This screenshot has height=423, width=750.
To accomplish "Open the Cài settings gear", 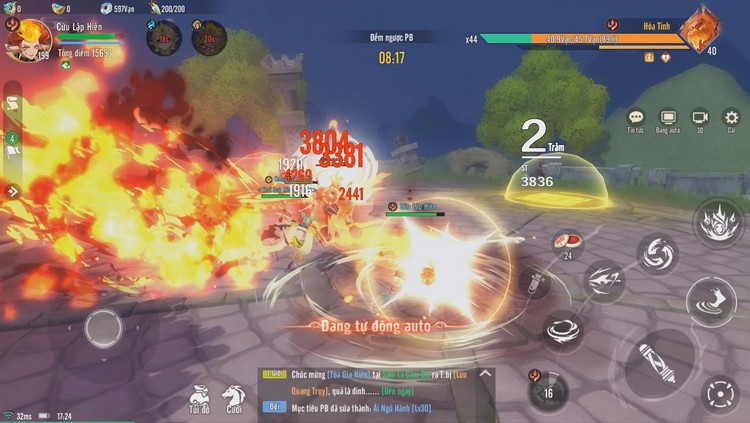I will coord(732,119).
